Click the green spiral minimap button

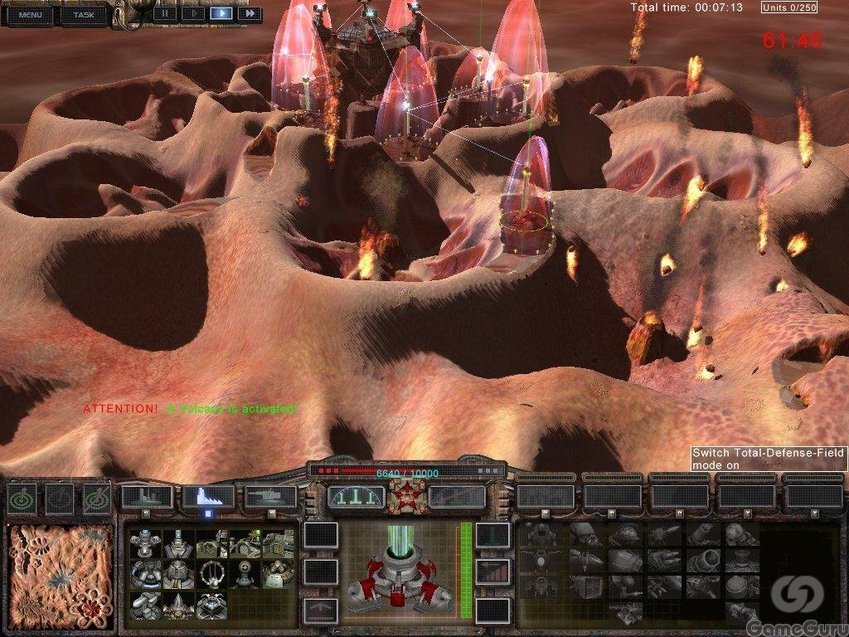pyautogui.click(x=23, y=497)
